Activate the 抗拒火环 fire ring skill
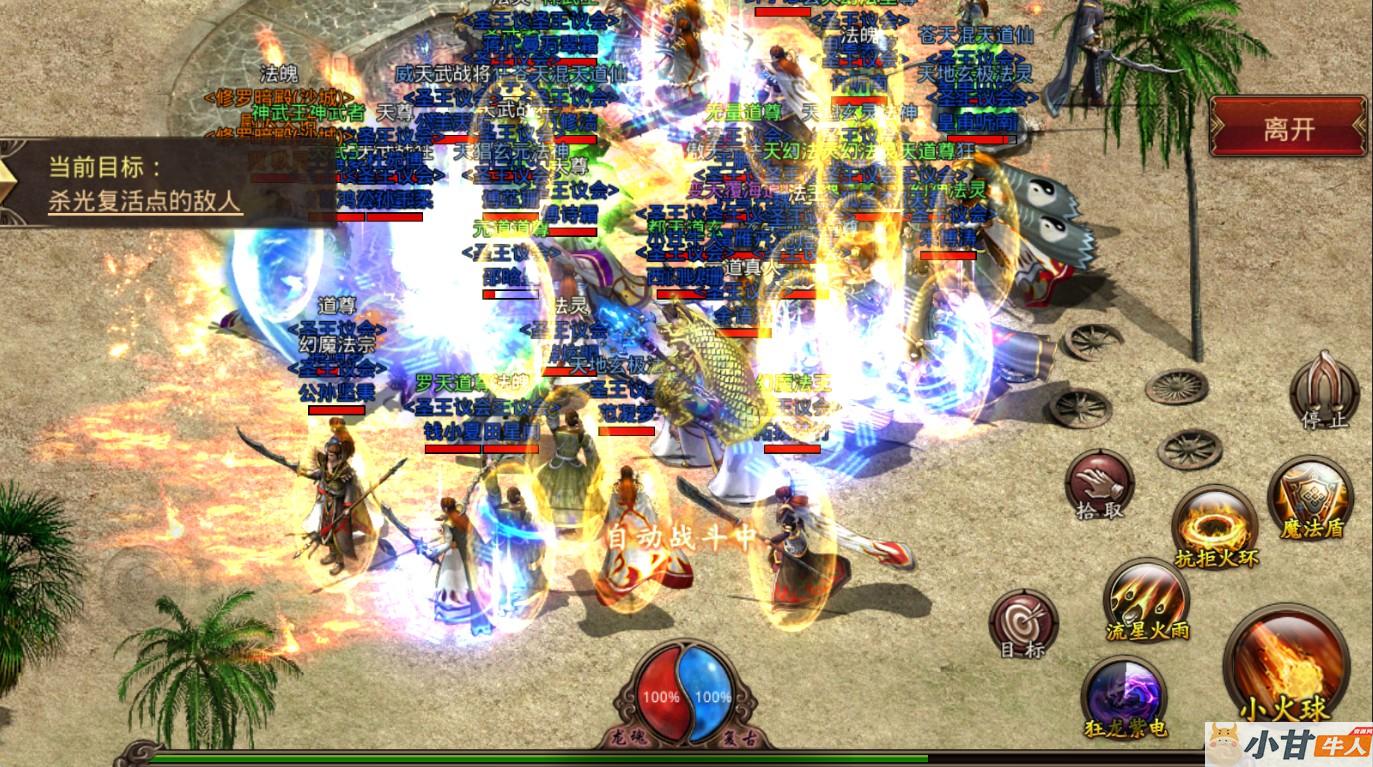The width and height of the screenshot is (1373, 767). [1216, 524]
